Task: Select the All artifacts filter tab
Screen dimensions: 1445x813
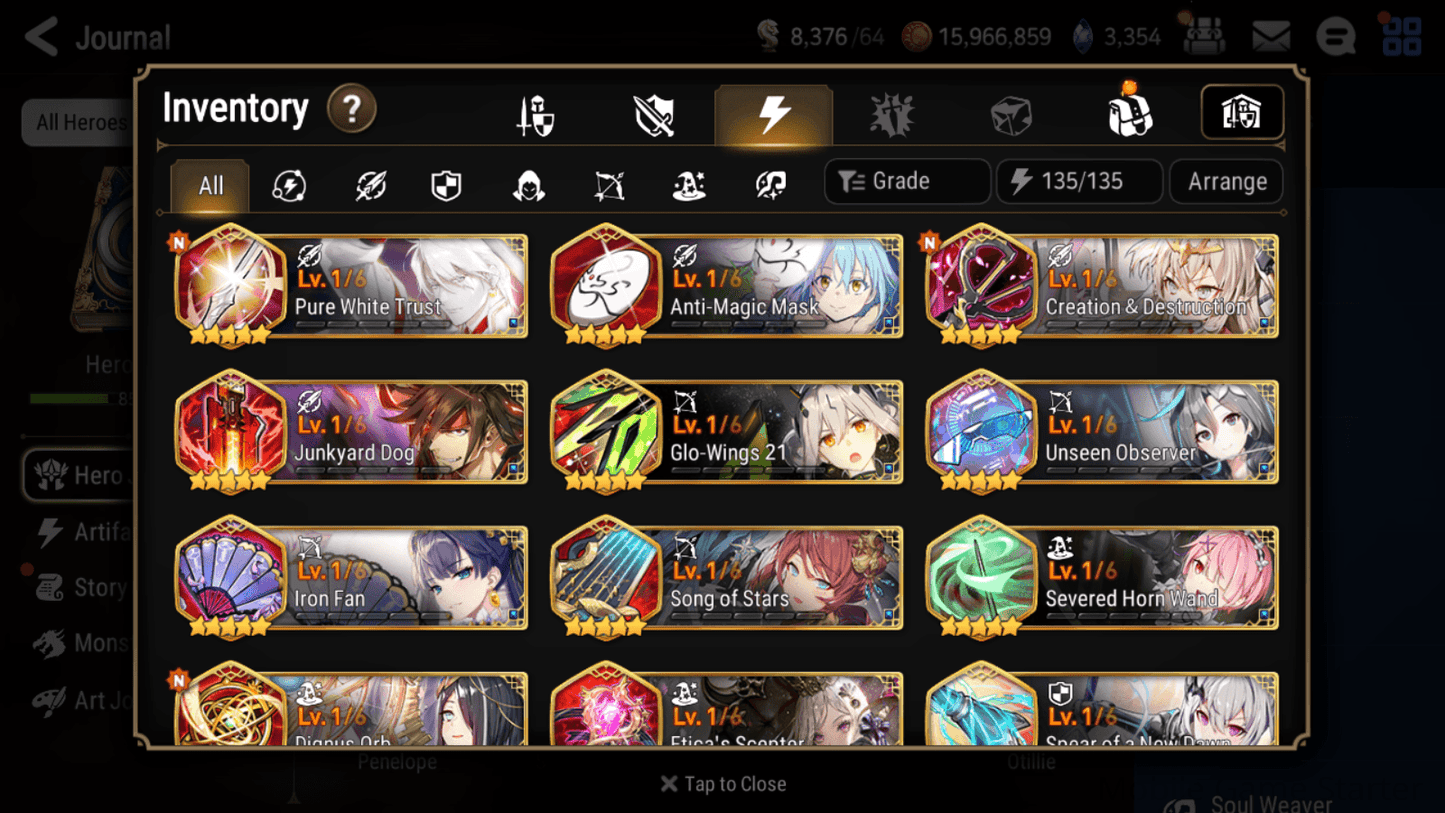Action: [x=209, y=185]
